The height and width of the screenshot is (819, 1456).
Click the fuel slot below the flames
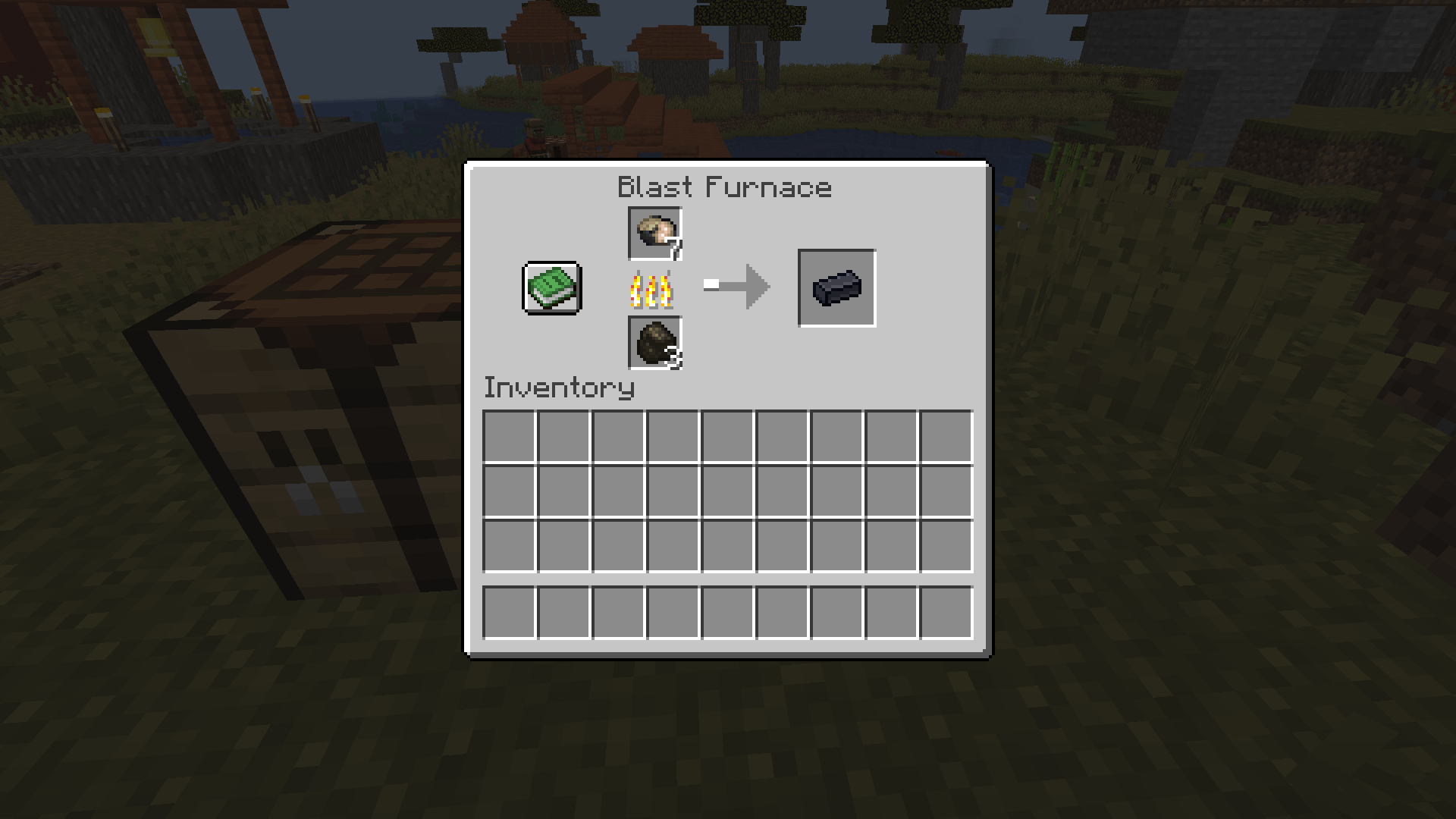click(654, 344)
